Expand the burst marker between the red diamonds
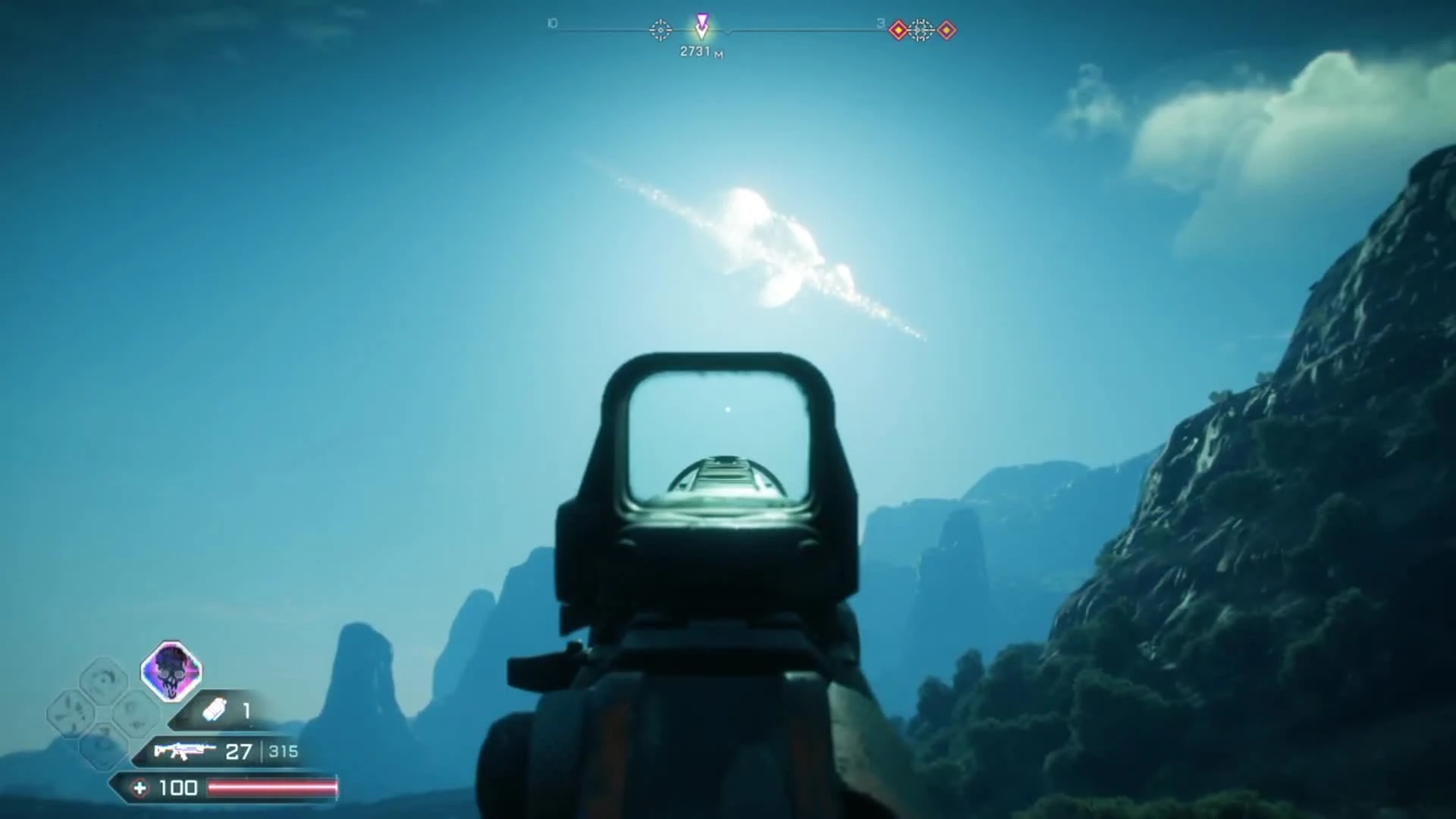Viewport: 1456px width, 819px height. coord(921,30)
